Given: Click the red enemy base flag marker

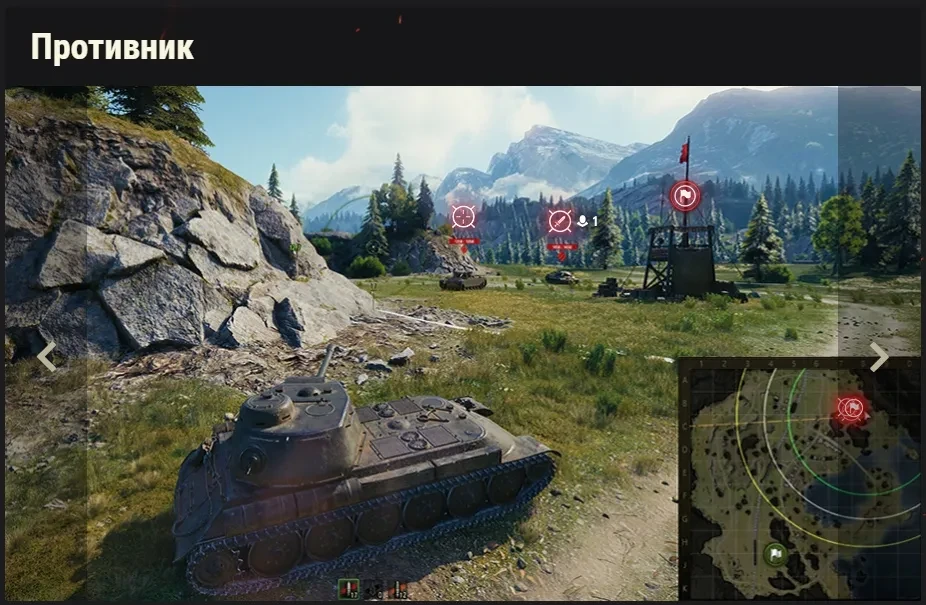Looking at the screenshot, I should point(685,195).
